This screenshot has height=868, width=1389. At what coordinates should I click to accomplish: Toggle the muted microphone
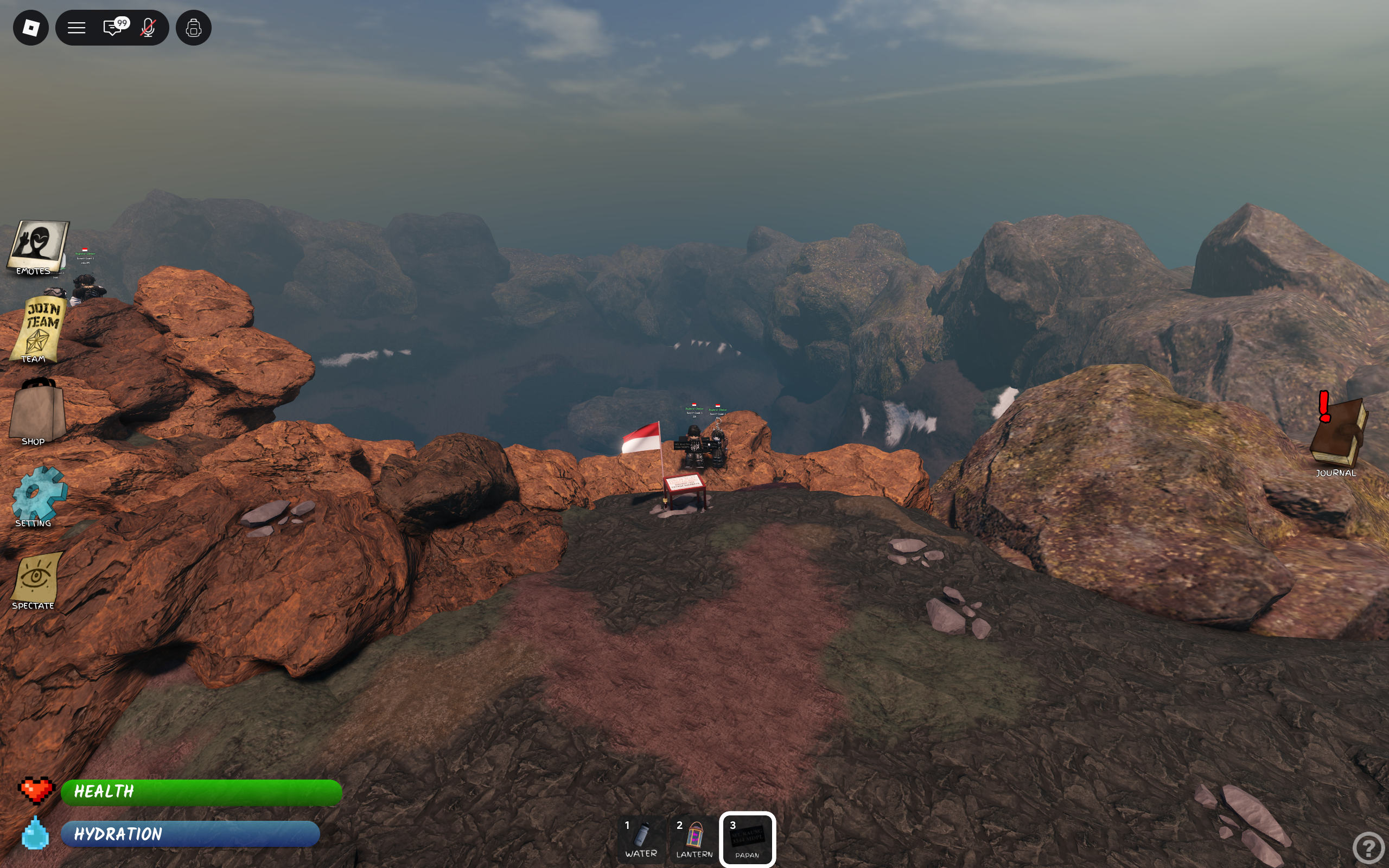point(148,28)
